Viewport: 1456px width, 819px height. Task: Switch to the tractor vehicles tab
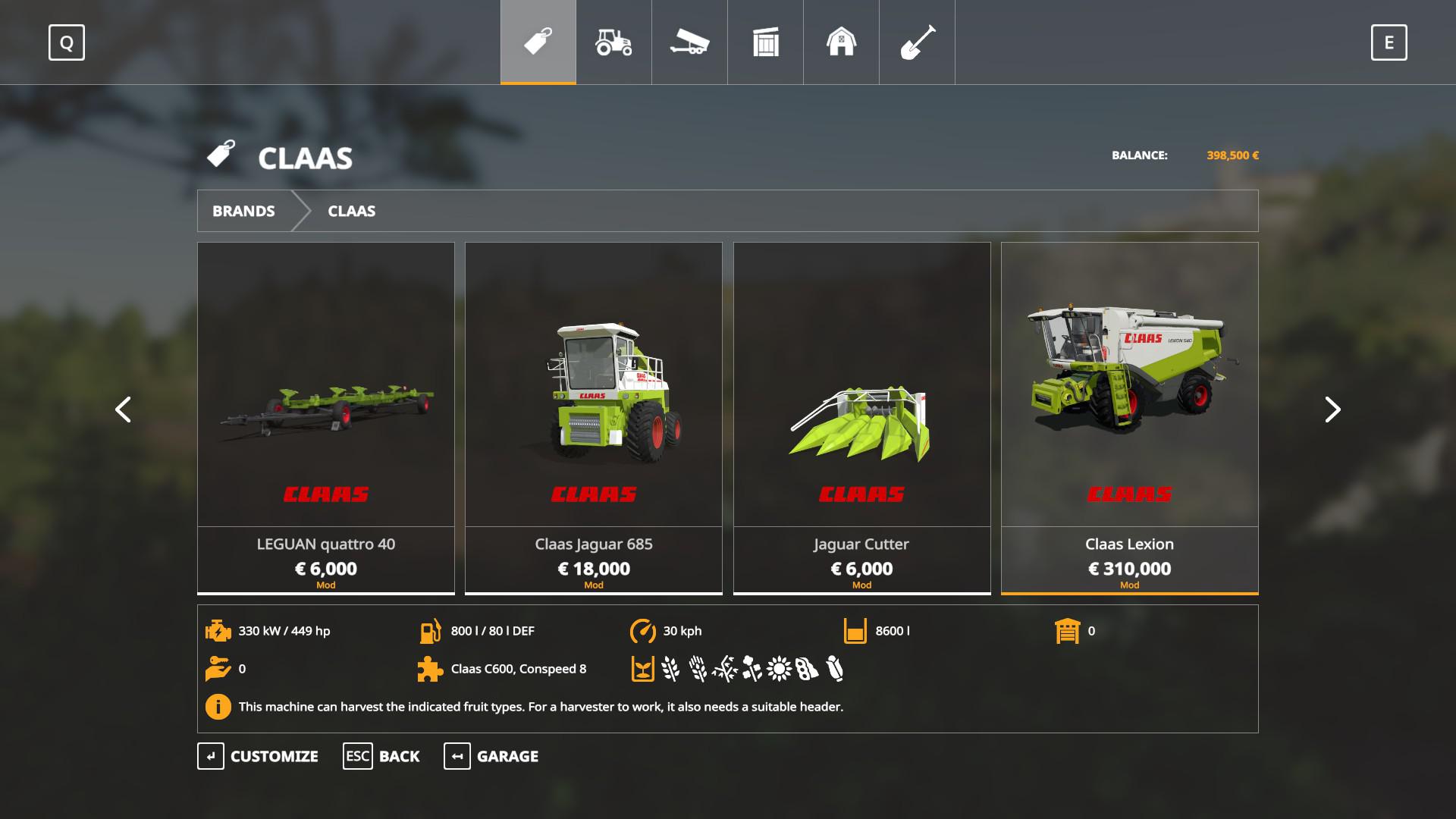(613, 42)
